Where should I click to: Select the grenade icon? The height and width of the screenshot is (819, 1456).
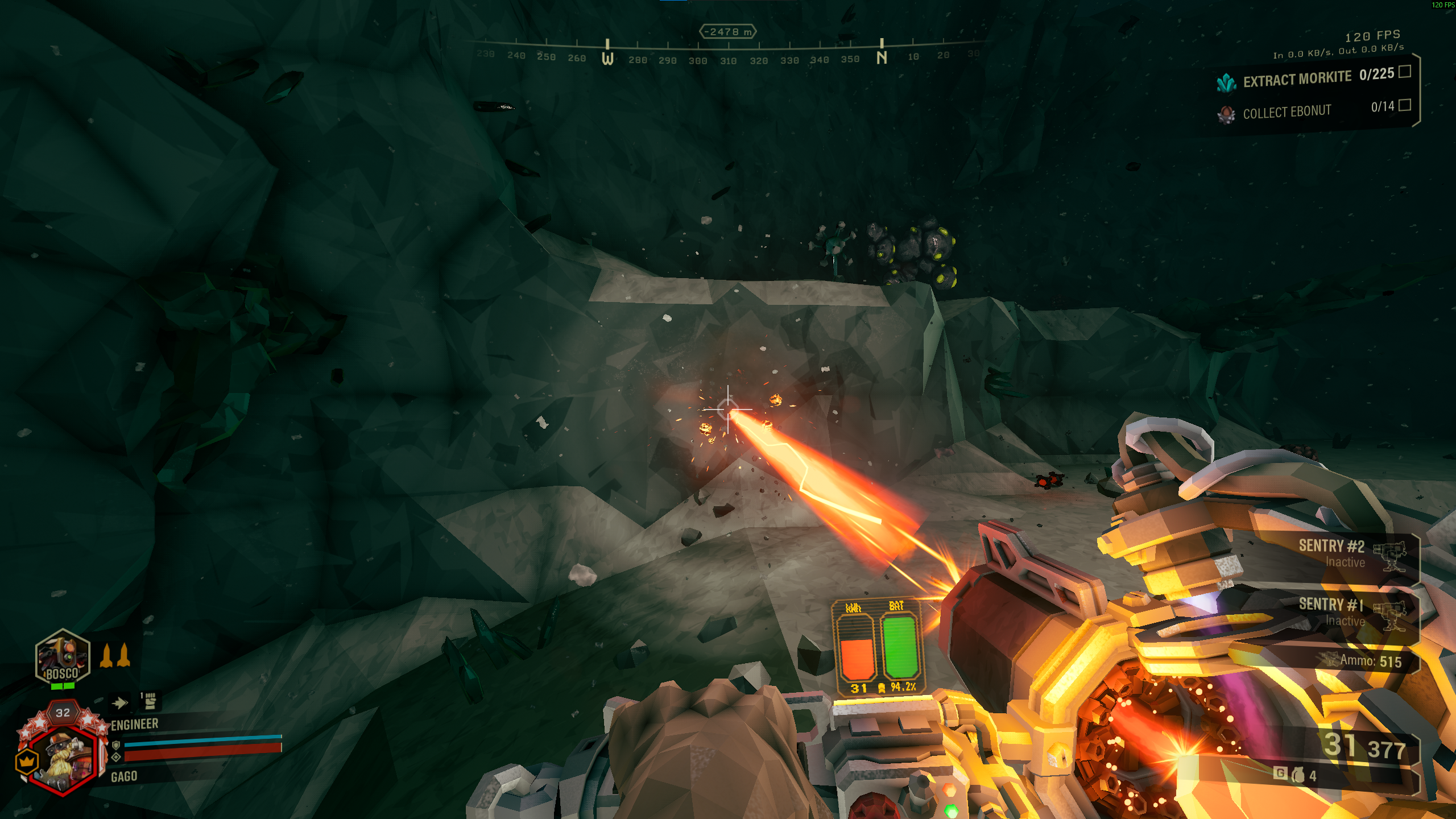tap(1298, 775)
